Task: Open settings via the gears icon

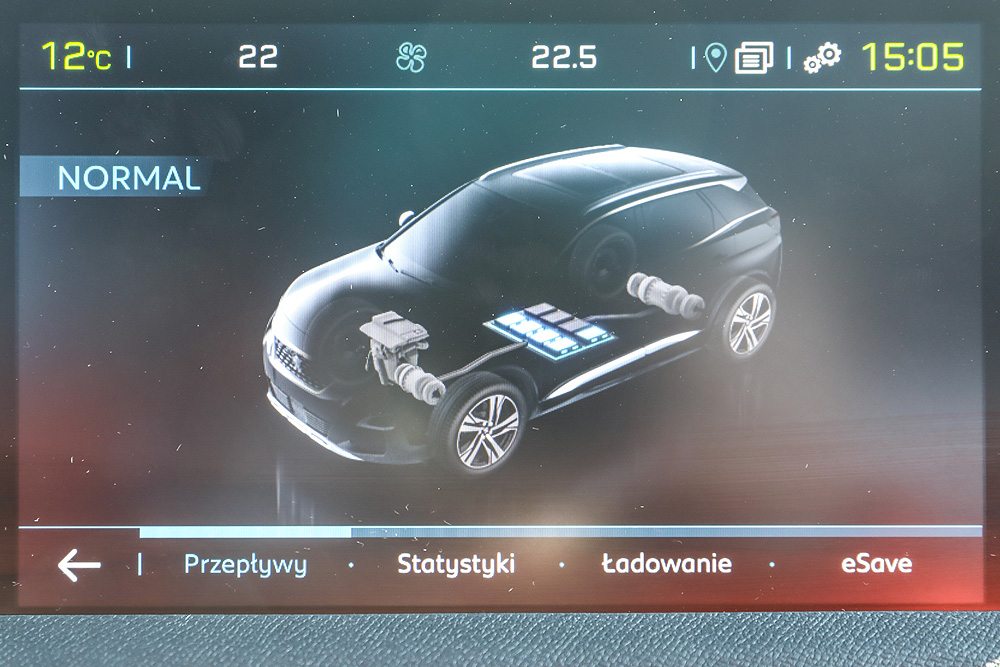Action: [x=822, y=57]
